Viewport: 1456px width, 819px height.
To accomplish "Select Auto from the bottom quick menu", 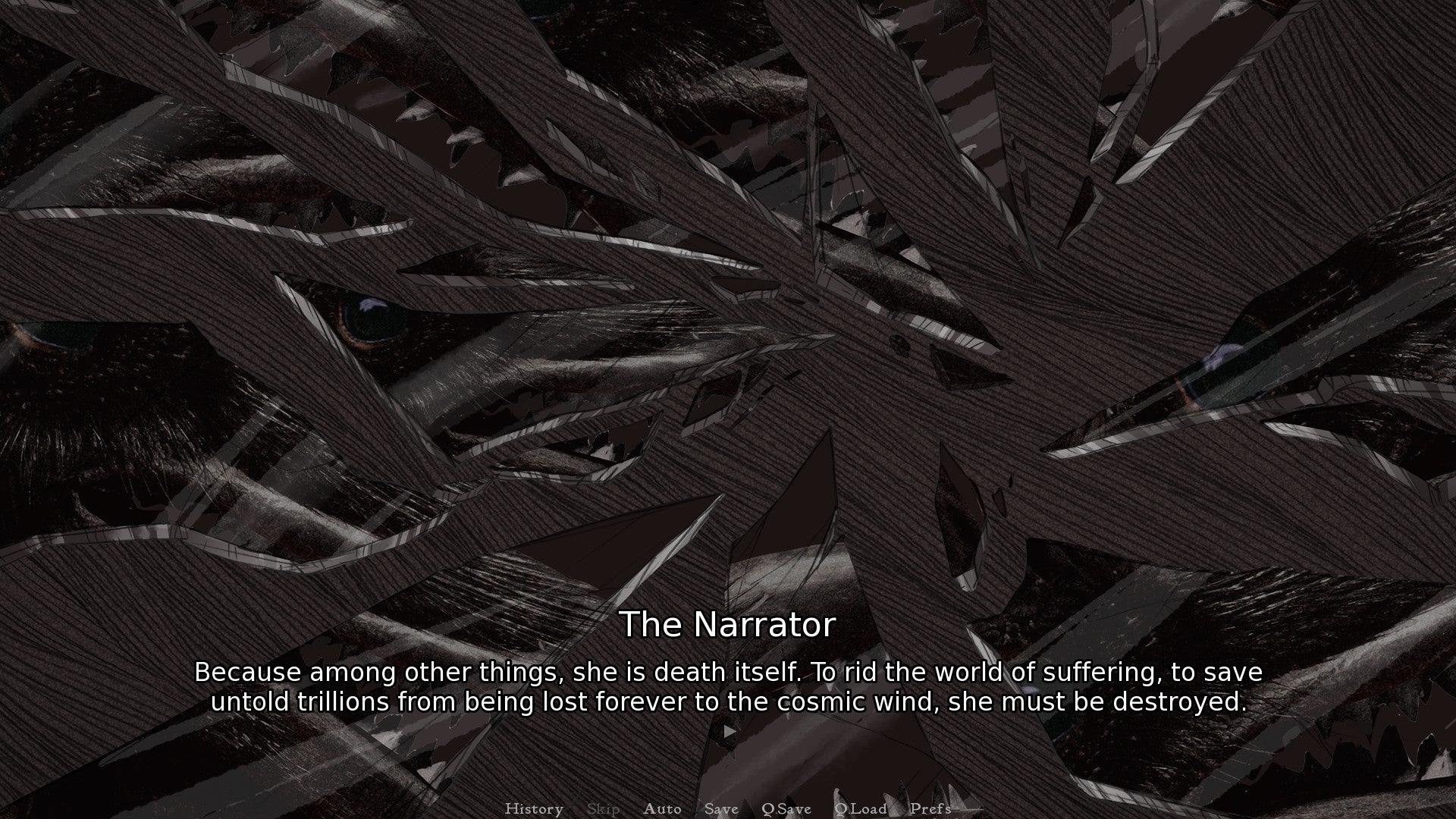I will [662, 808].
